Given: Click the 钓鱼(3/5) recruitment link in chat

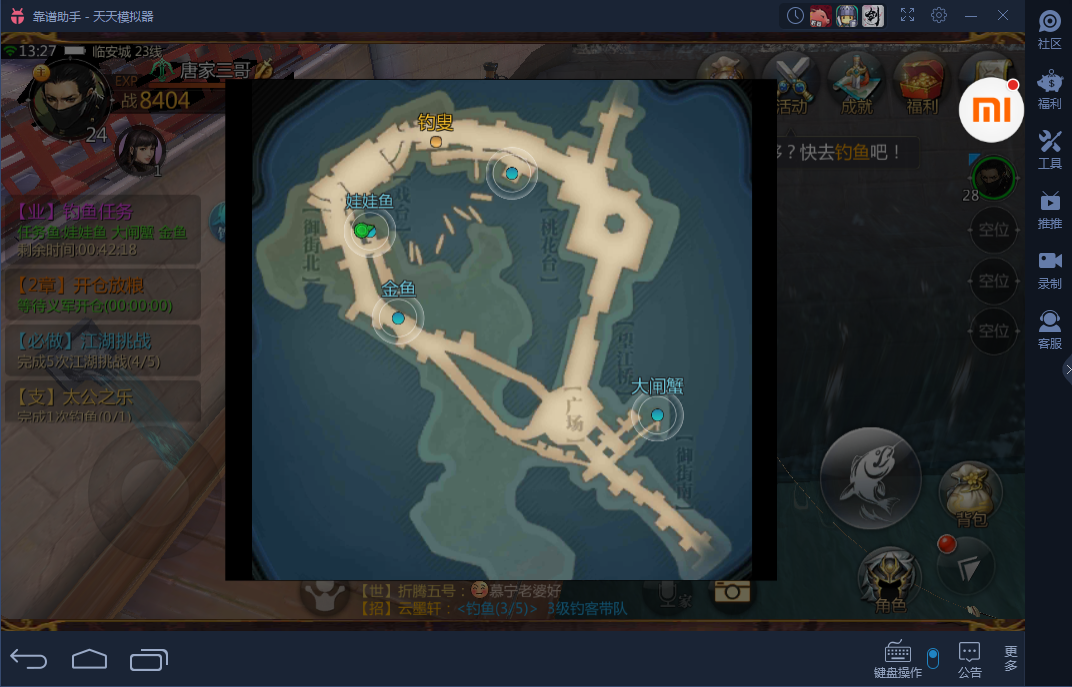Looking at the screenshot, I should pyautogui.click(x=497, y=608).
